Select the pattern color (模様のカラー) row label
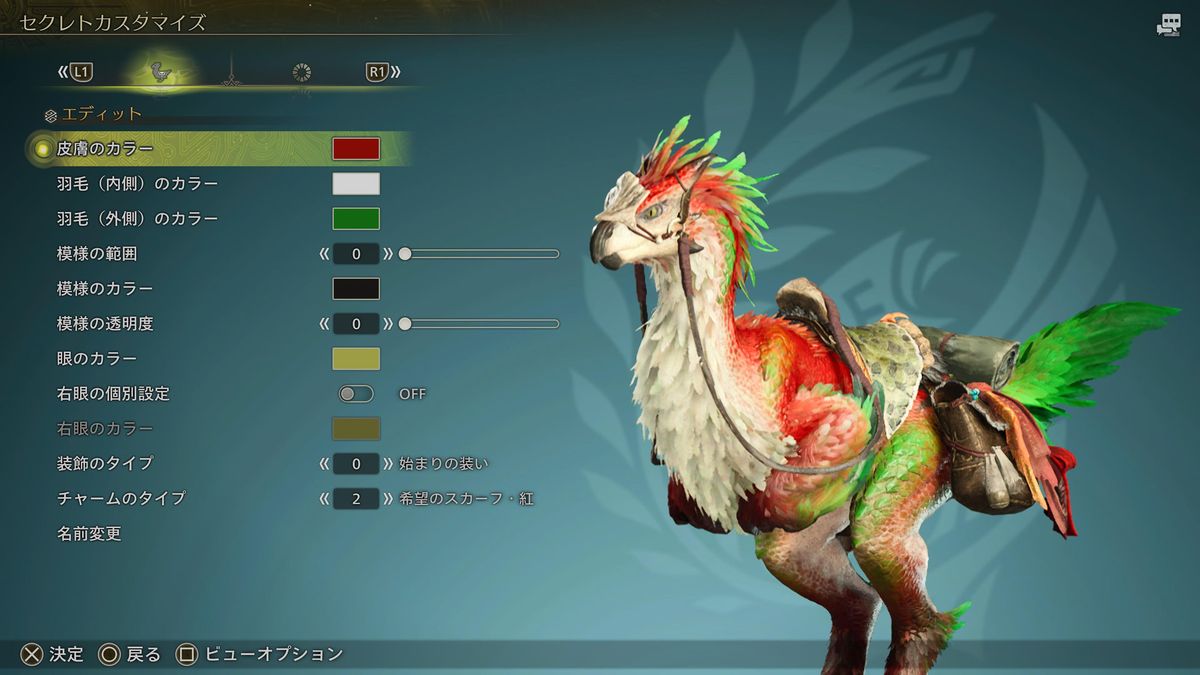 pyautogui.click(x=105, y=289)
